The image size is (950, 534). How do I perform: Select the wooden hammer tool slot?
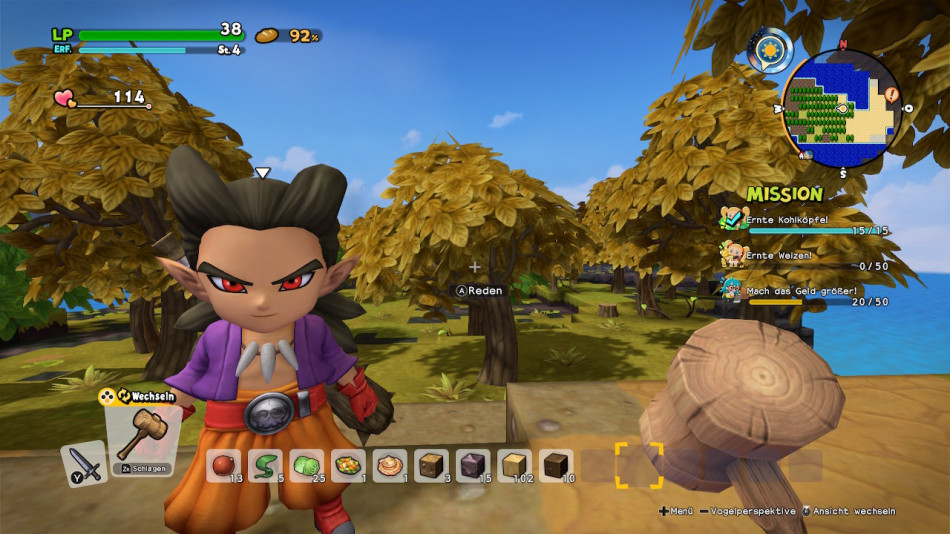pyautogui.click(x=145, y=440)
